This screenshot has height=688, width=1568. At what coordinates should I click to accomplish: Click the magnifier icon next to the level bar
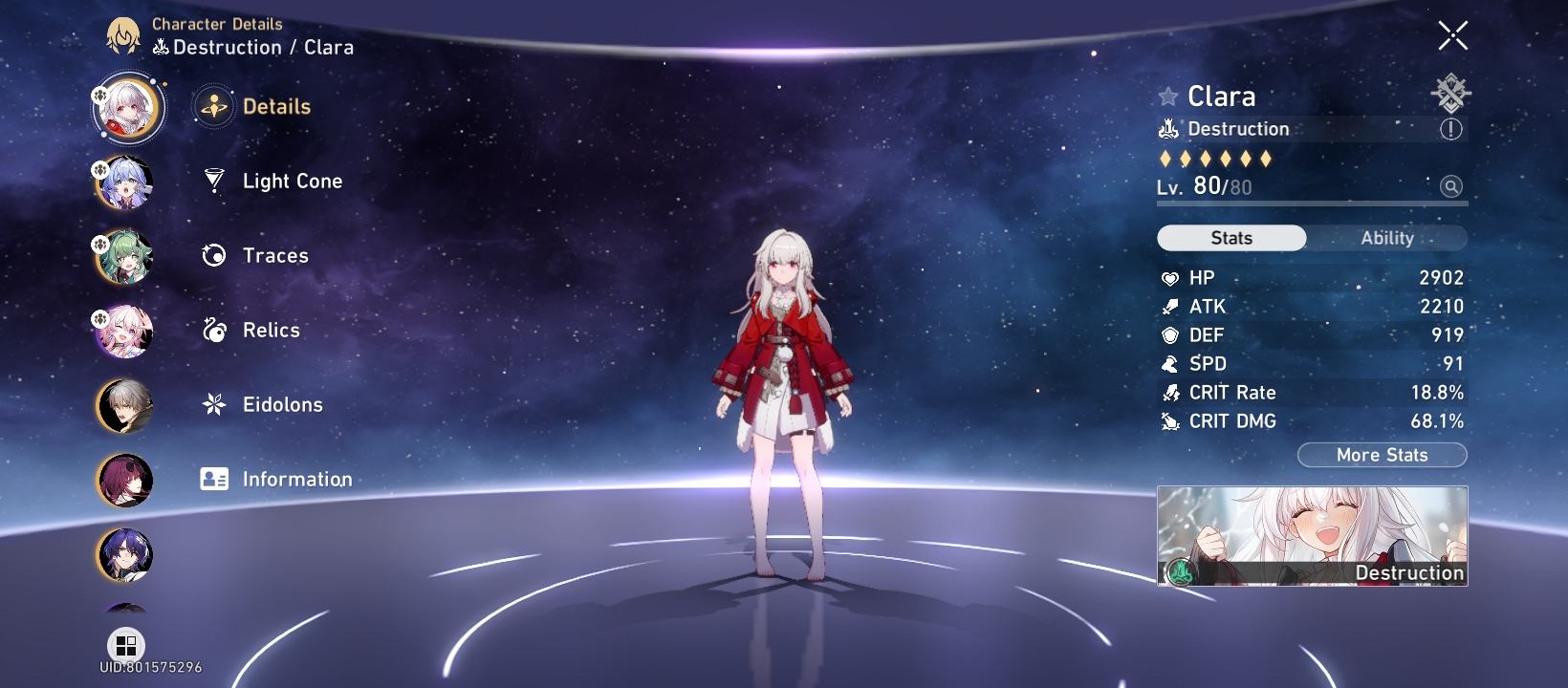[1451, 186]
